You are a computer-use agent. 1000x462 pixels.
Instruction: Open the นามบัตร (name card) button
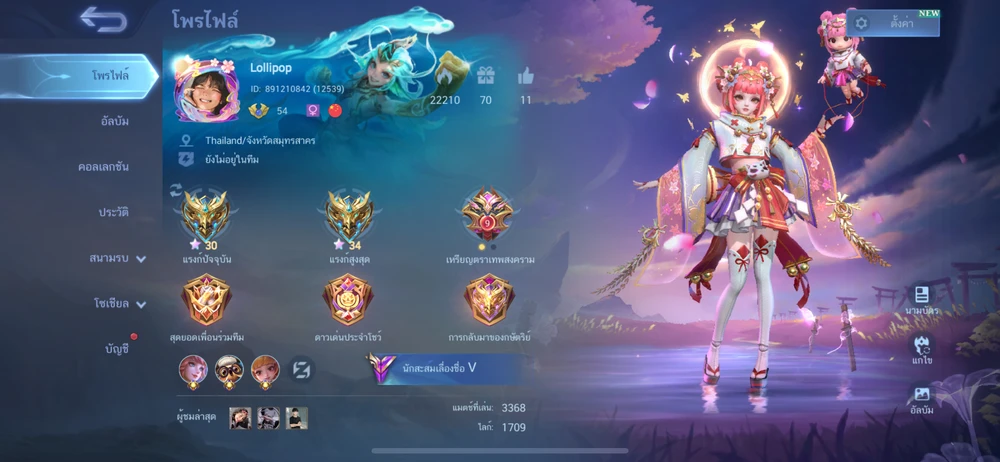(920, 301)
